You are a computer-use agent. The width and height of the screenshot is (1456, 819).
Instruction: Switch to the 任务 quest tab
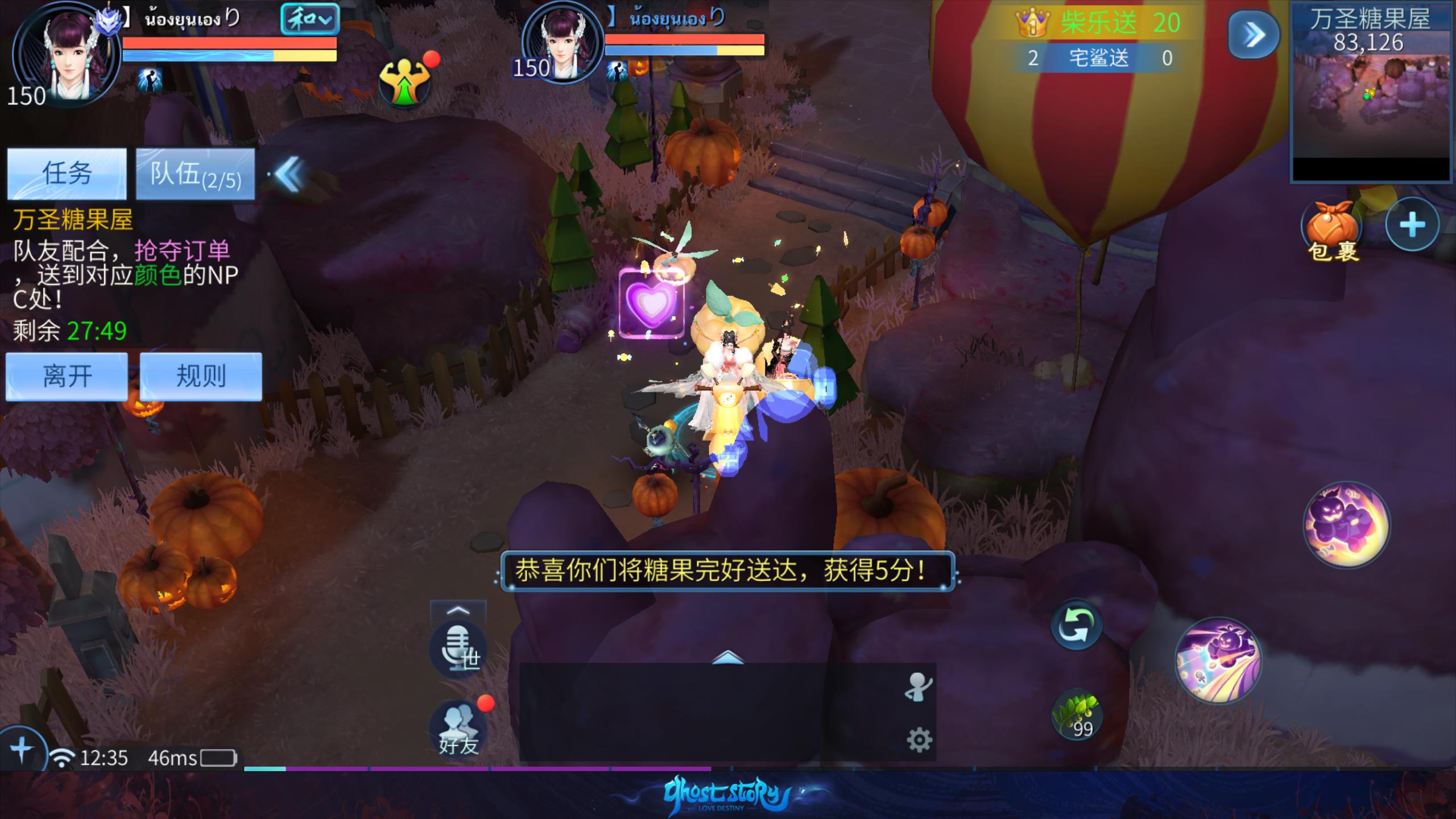(x=67, y=173)
